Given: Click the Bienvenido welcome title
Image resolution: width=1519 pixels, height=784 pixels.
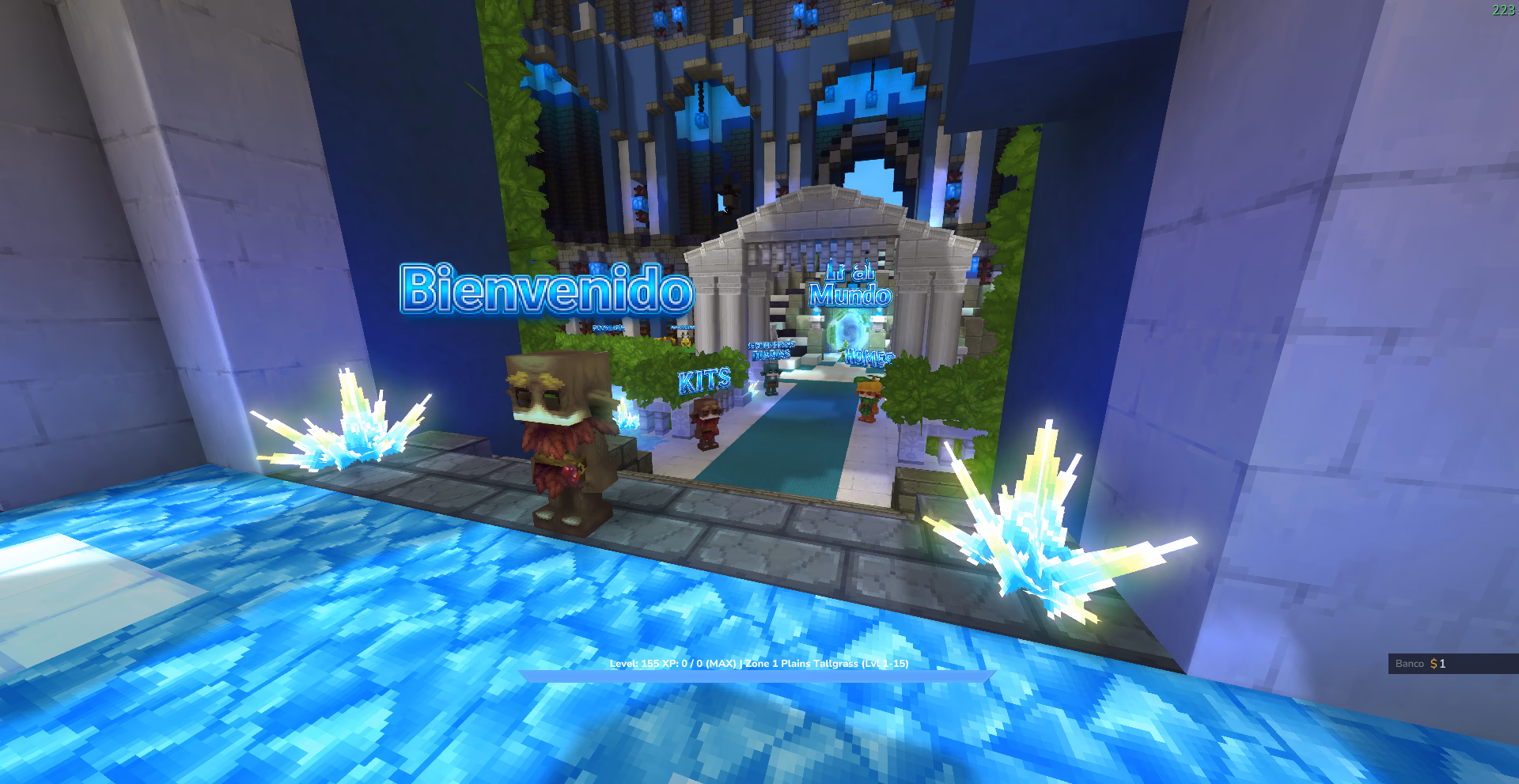Looking at the screenshot, I should pyautogui.click(x=544, y=294).
